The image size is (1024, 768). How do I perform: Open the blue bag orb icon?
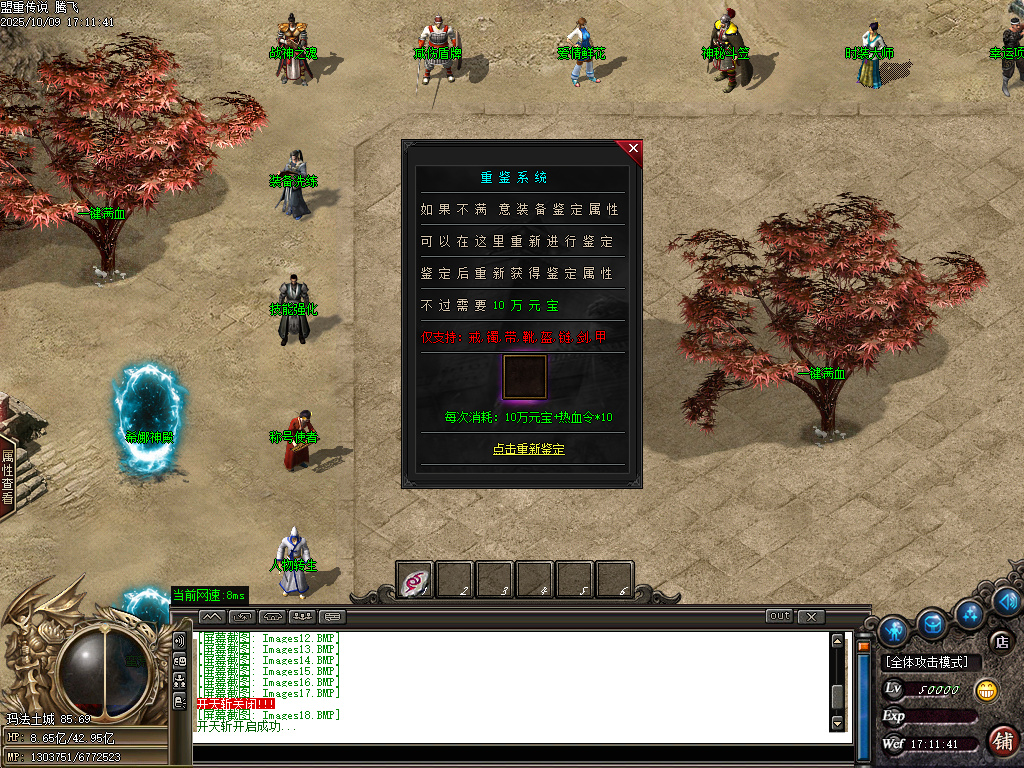click(932, 625)
